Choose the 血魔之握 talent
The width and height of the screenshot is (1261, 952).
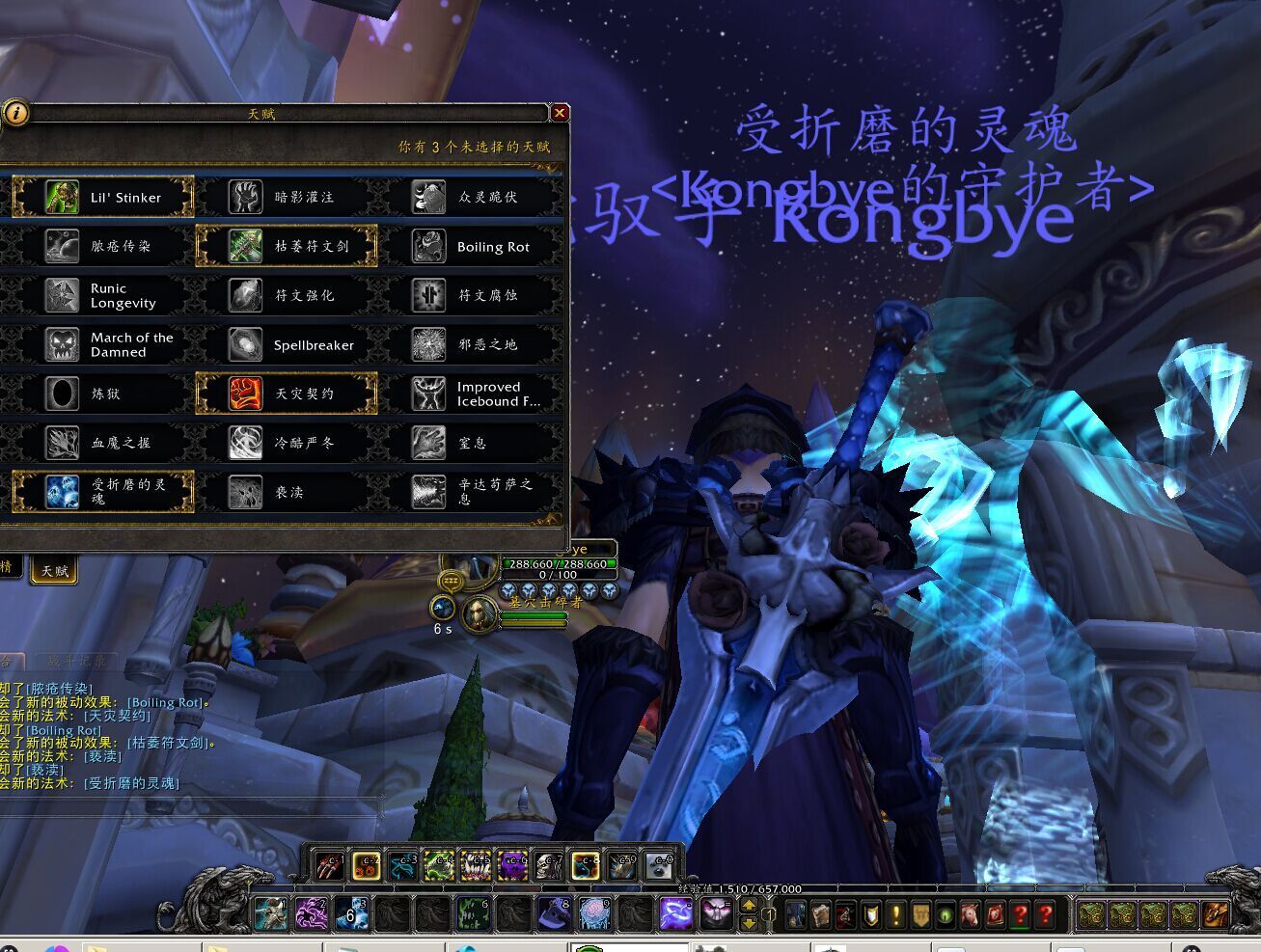pos(103,443)
